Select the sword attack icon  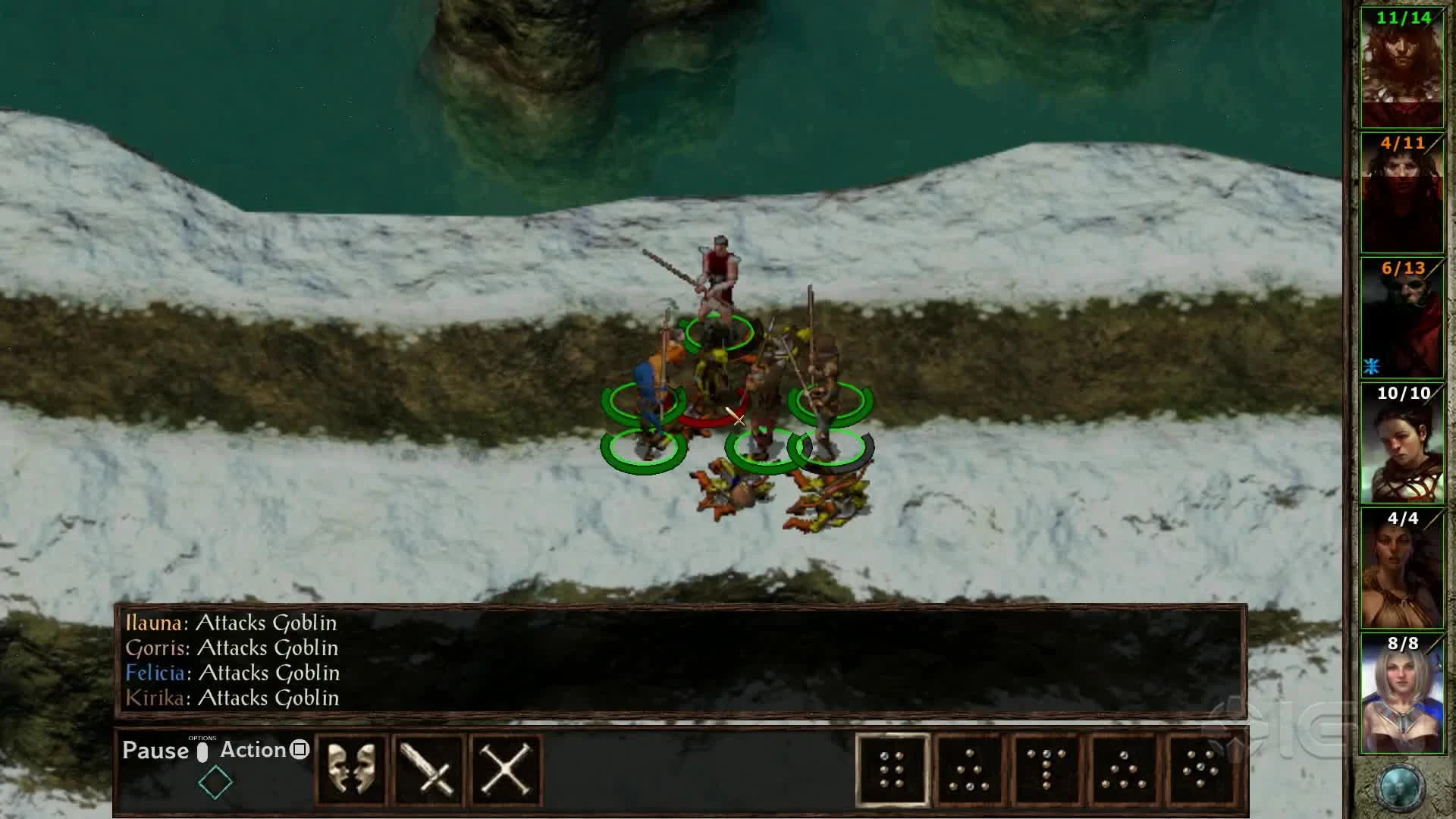click(429, 768)
